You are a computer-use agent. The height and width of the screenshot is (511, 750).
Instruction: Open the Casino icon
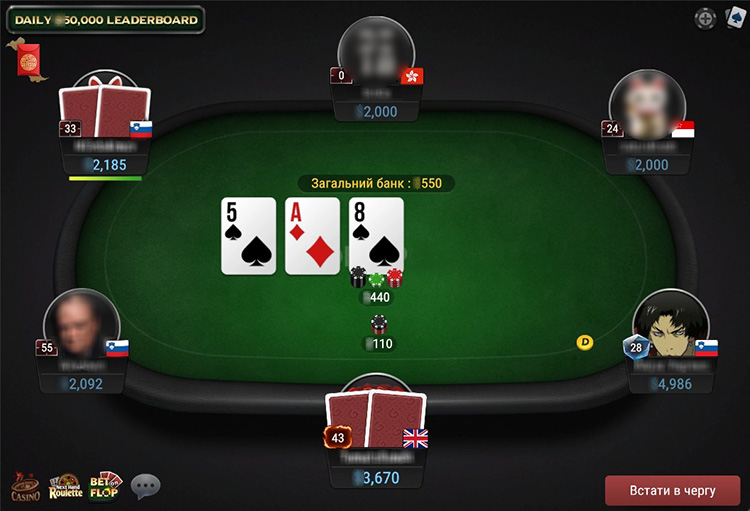(25, 487)
